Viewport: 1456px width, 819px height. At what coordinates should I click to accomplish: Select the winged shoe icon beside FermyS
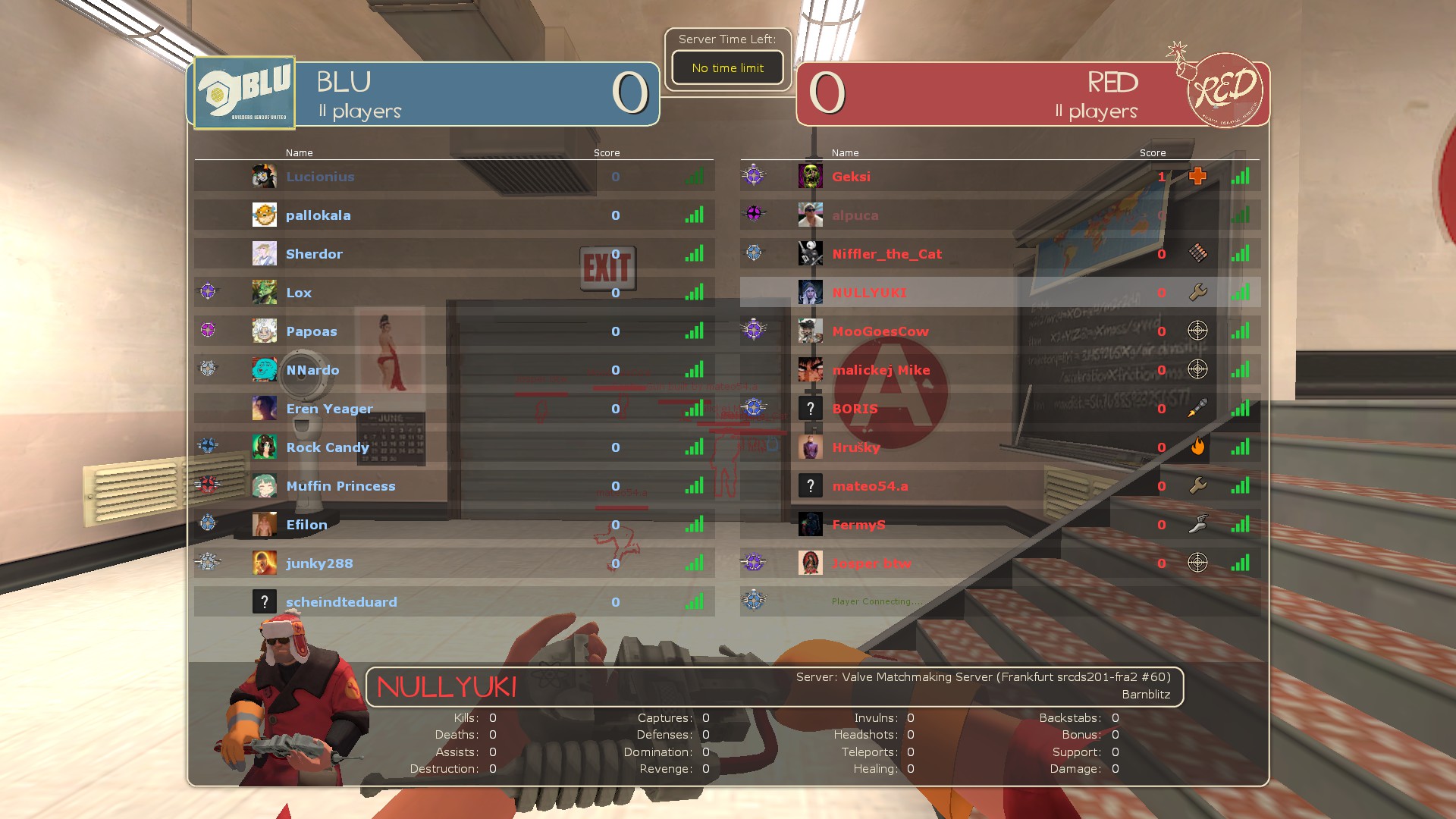[1198, 524]
